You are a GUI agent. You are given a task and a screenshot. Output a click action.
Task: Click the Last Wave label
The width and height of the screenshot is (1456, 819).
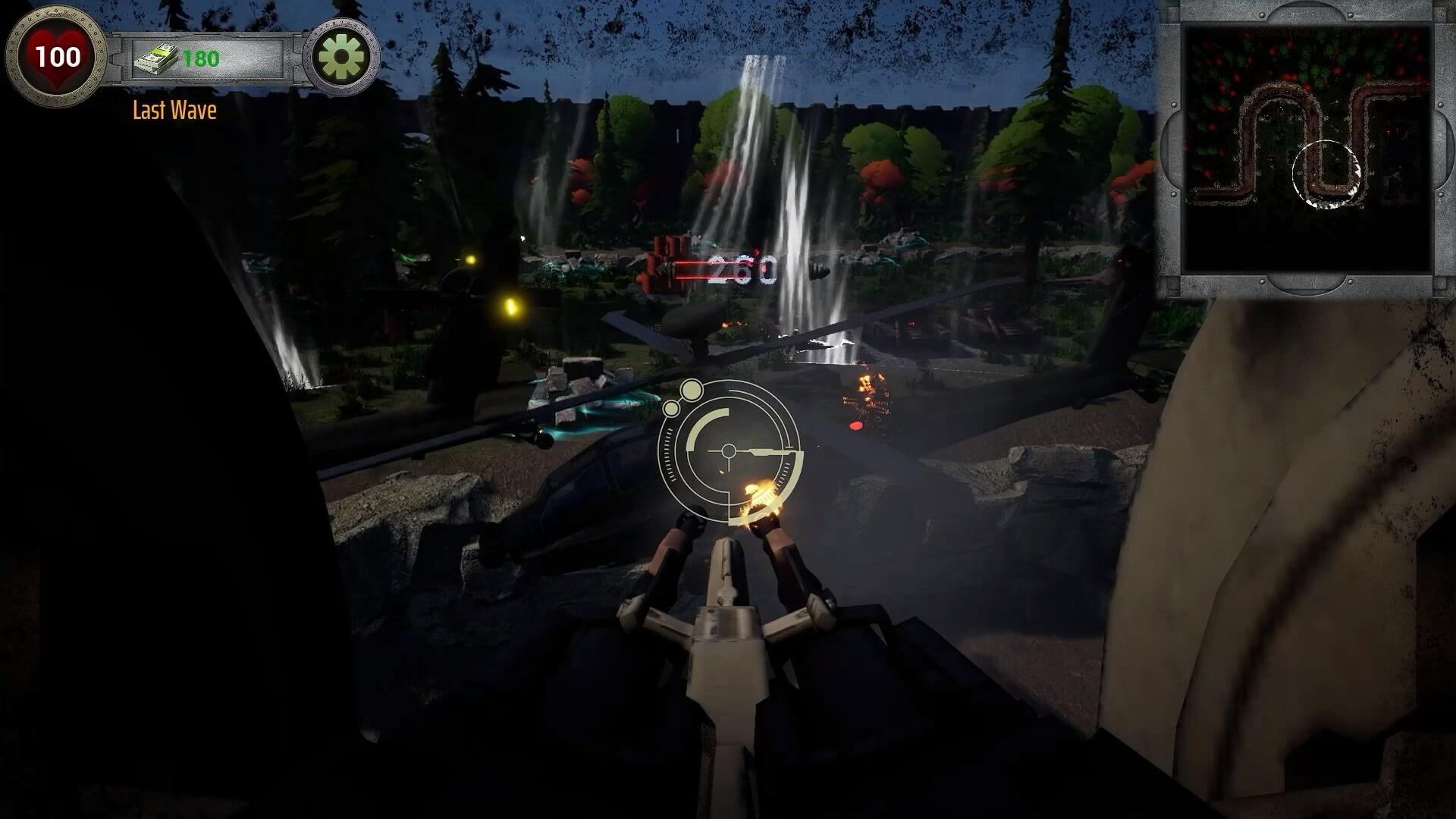[x=174, y=111]
